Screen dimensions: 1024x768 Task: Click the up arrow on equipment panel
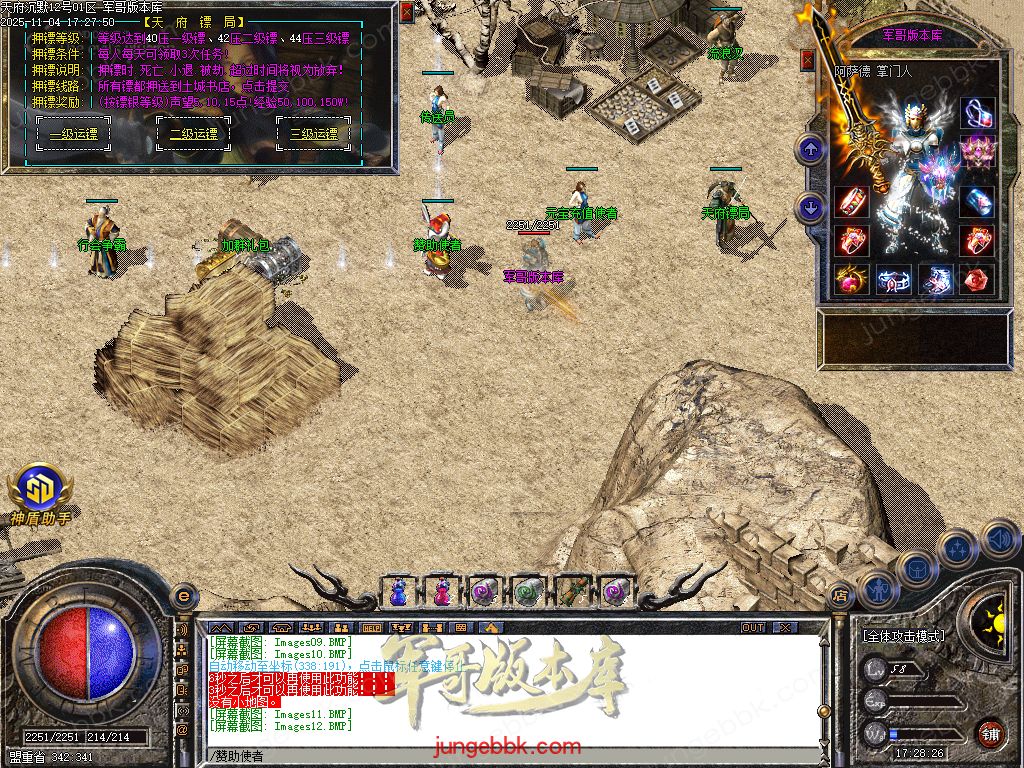[810, 150]
